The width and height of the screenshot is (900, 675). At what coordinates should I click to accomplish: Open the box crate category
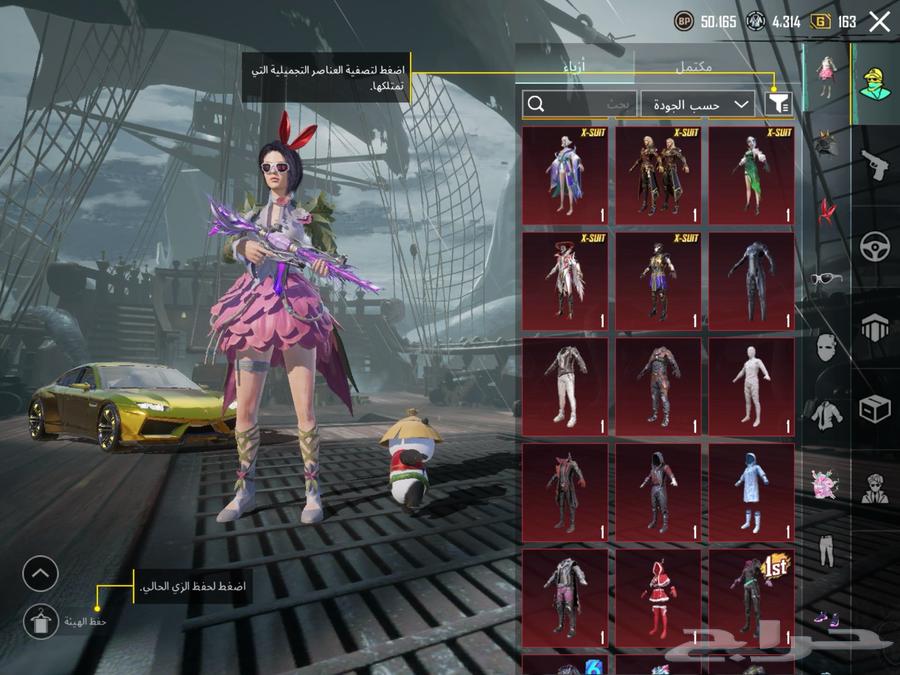(875, 408)
